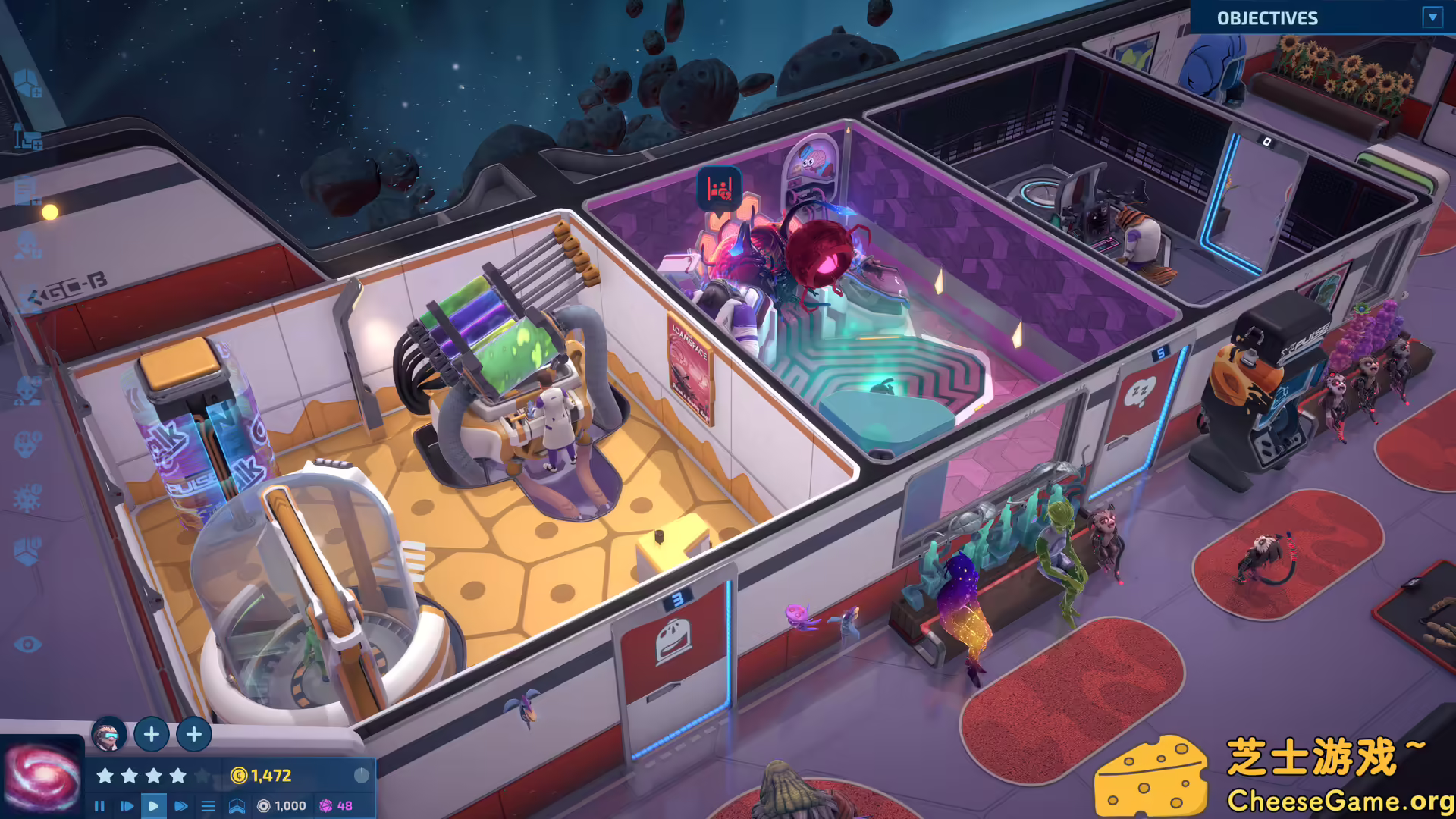
Task: Pause the game
Action: (99, 806)
